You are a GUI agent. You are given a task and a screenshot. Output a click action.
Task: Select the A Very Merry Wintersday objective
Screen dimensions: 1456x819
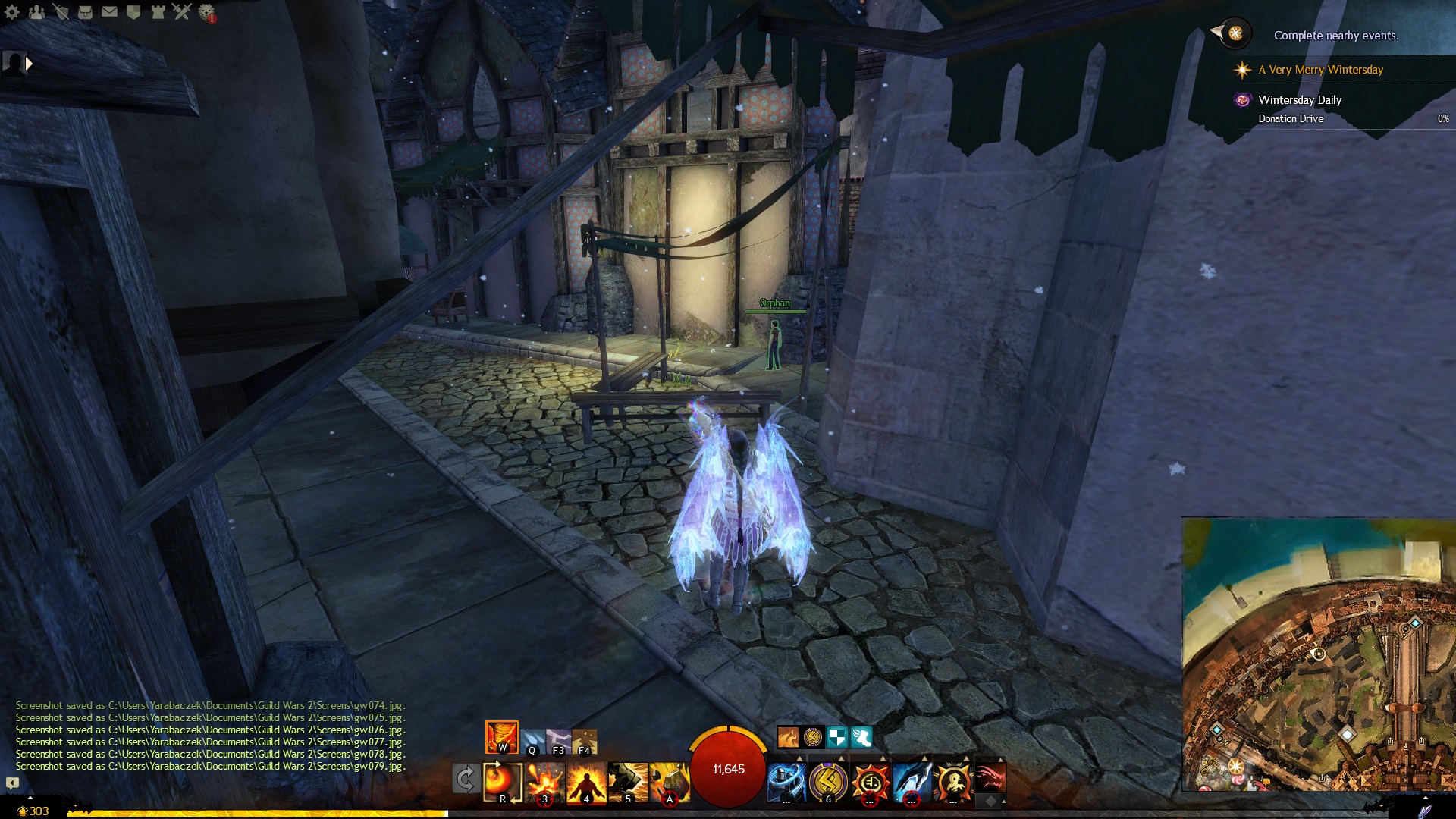1320,70
